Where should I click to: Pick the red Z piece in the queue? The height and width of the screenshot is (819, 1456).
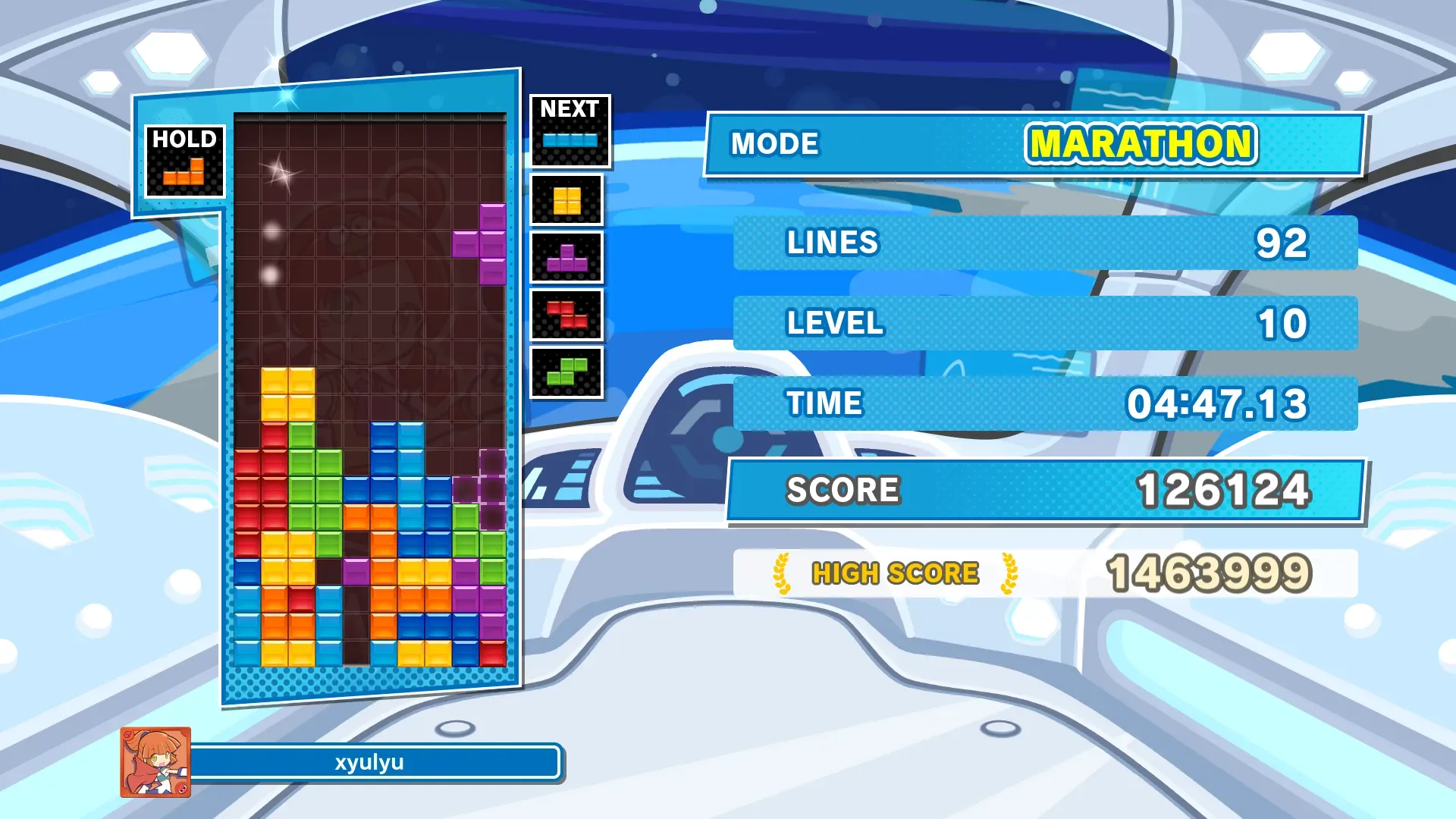(566, 315)
